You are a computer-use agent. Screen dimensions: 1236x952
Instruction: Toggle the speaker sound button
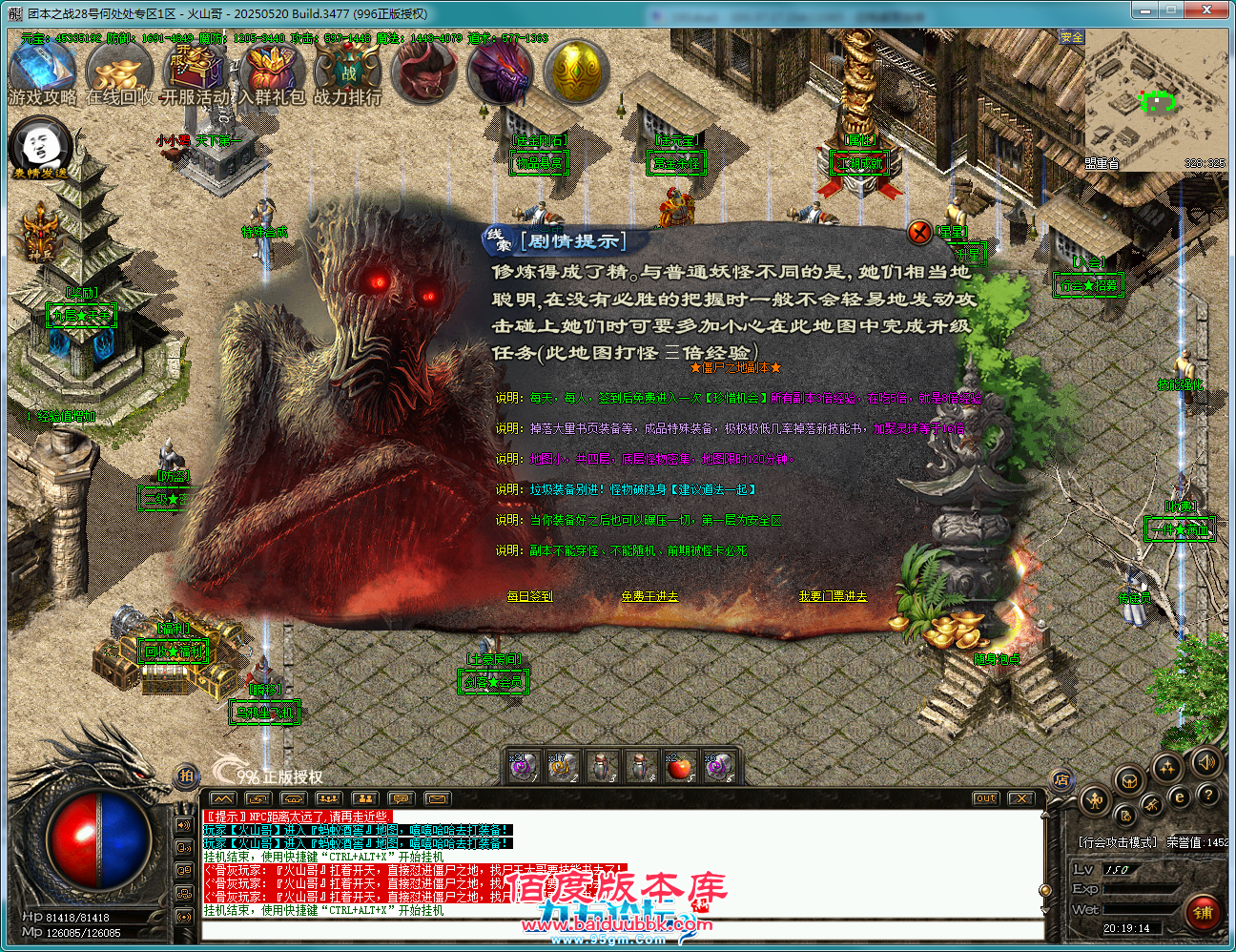1205,762
